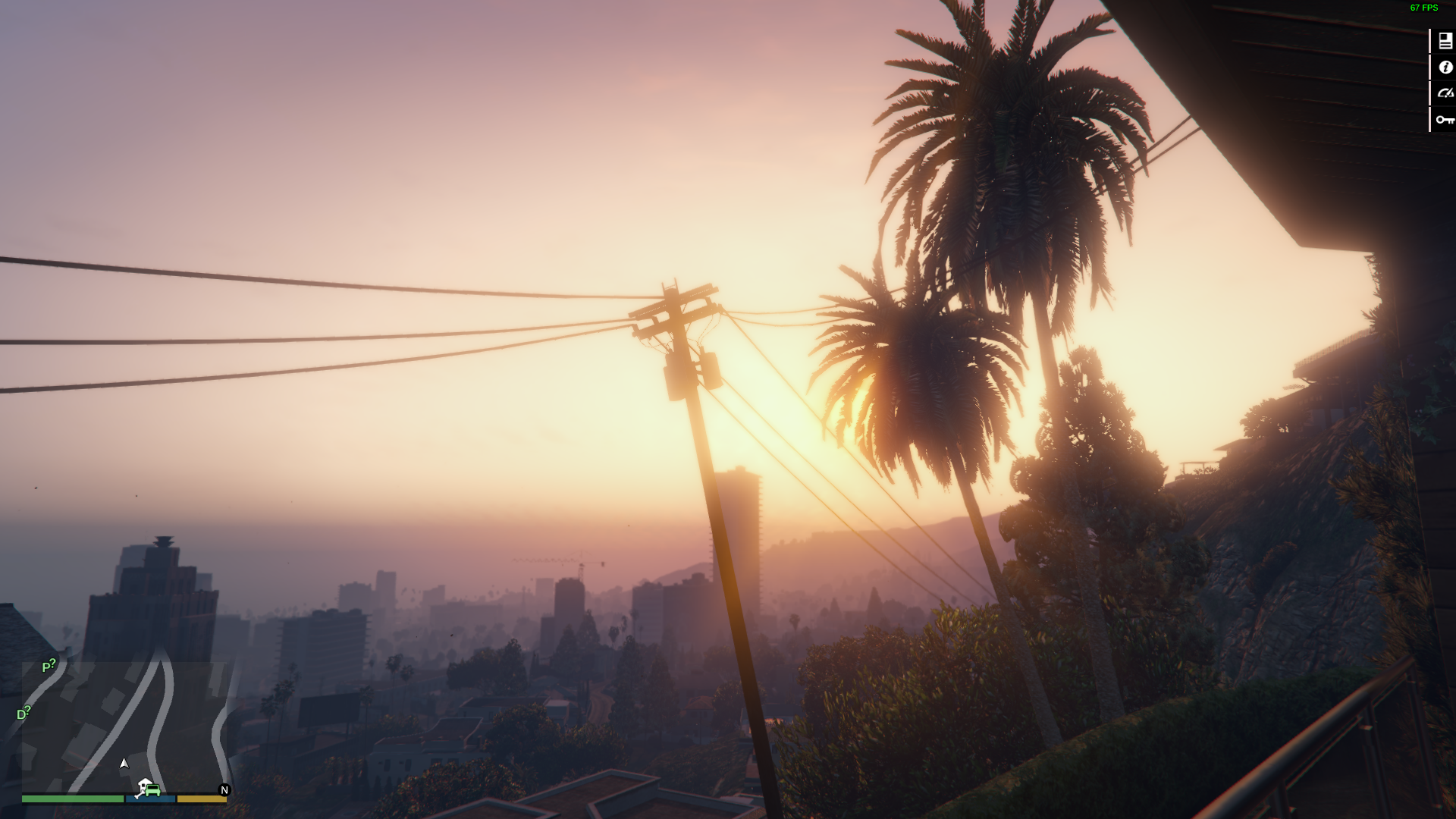1456x819 pixels.
Task: Select the "D?" marker on the minimap
Action: [24, 714]
